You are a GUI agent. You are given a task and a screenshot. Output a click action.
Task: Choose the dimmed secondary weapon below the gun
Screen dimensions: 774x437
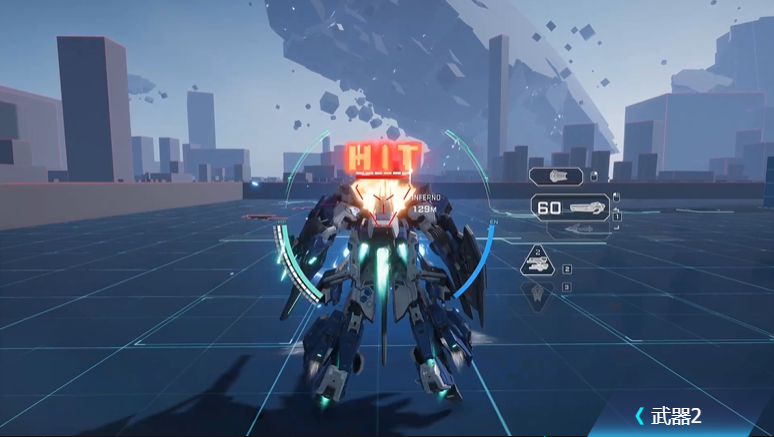(577, 231)
